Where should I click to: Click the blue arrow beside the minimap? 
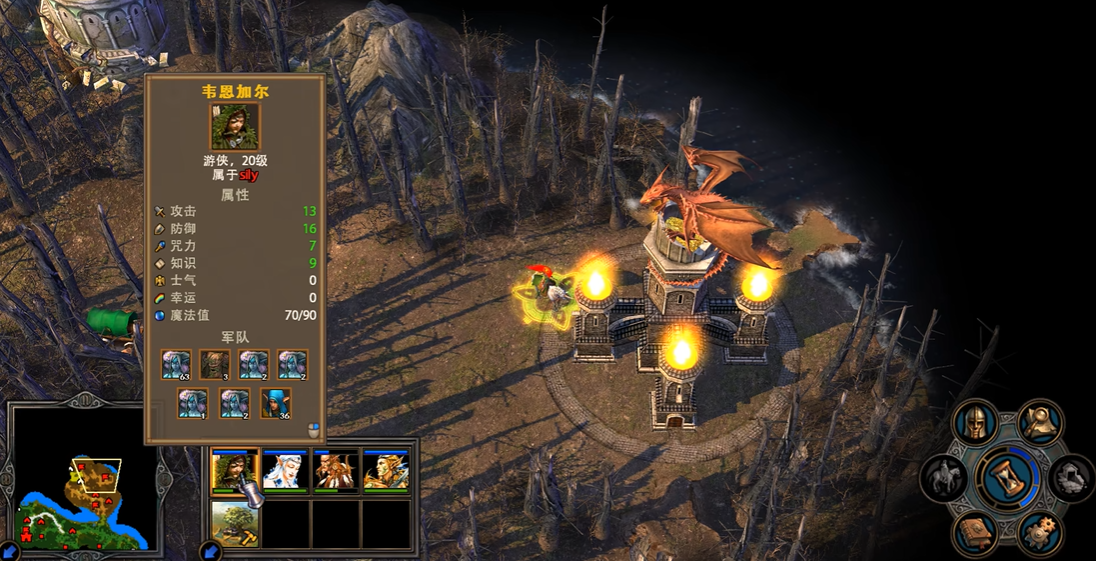click(9, 550)
